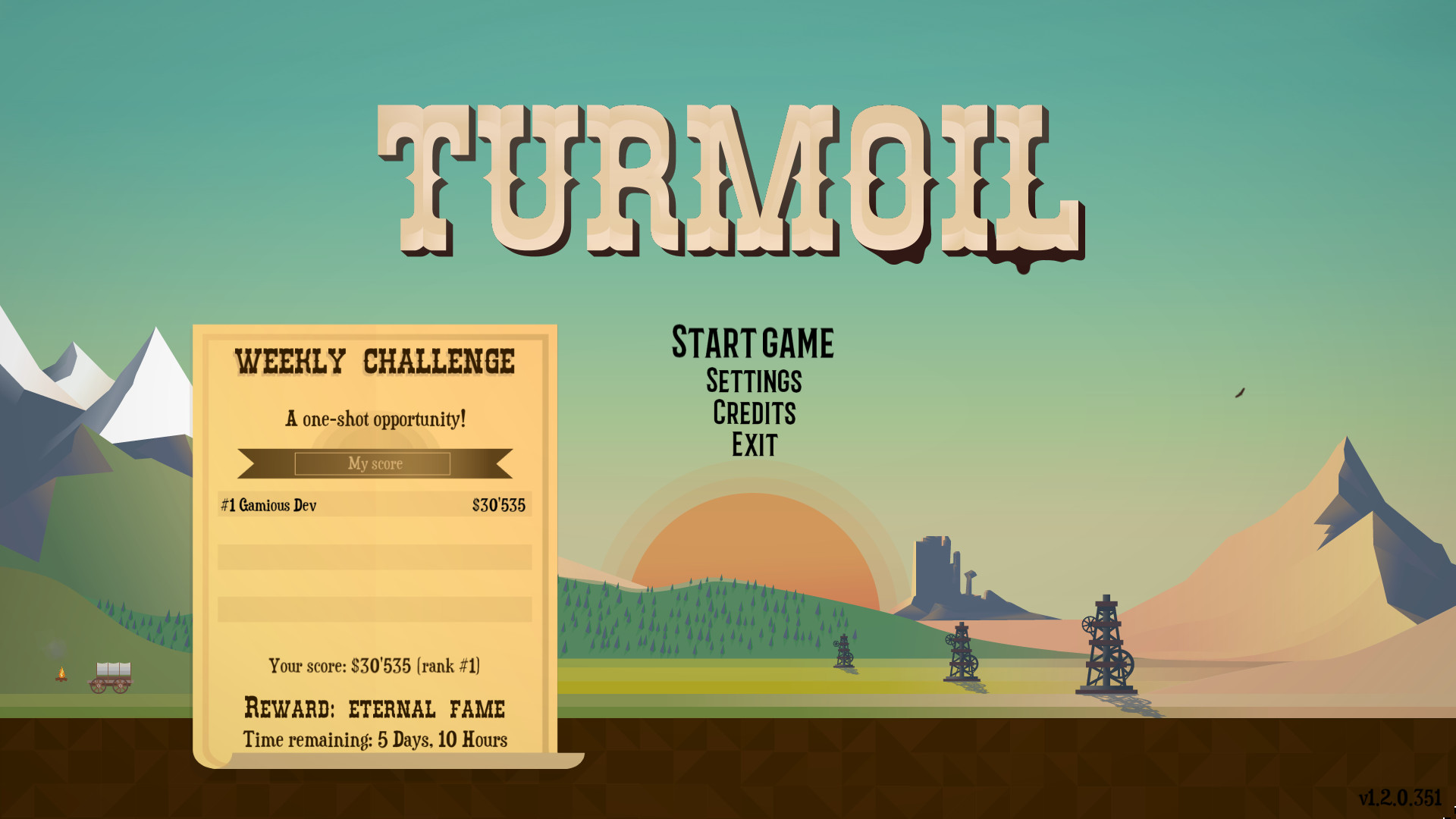Select Start Game from the menu
1456x819 pixels.
[752, 341]
